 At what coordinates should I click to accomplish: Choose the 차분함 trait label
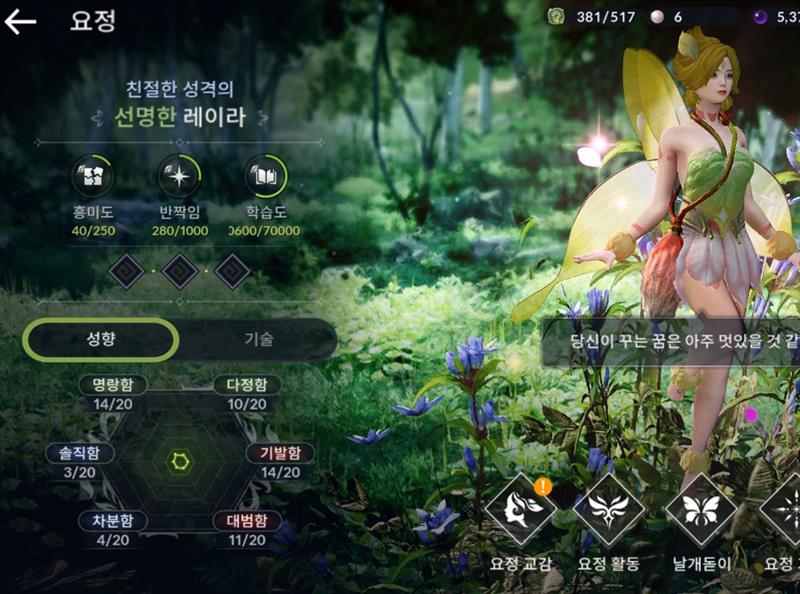pyautogui.click(x=113, y=520)
